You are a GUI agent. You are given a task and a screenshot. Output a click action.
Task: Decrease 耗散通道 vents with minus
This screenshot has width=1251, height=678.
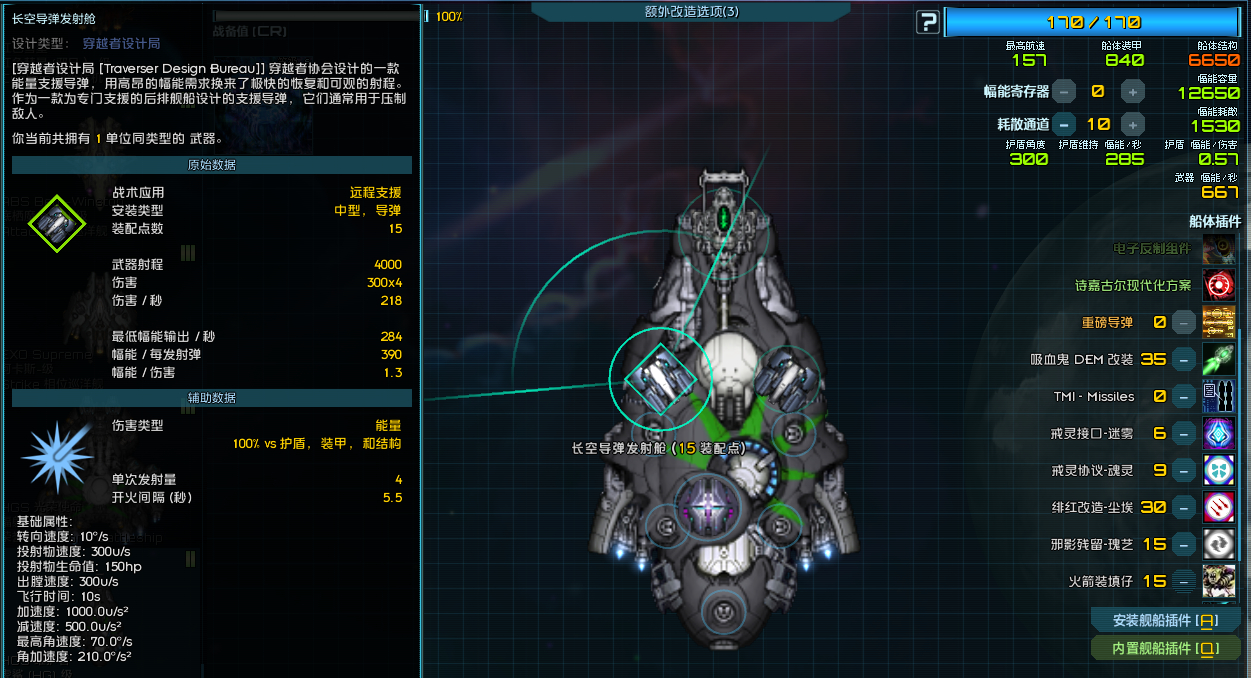point(1065,124)
